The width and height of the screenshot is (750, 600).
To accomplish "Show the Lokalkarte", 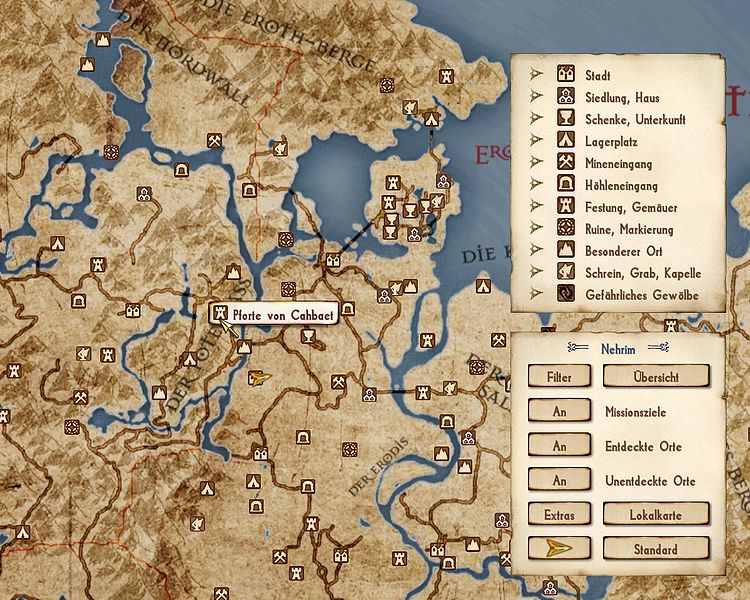I will (655, 514).
